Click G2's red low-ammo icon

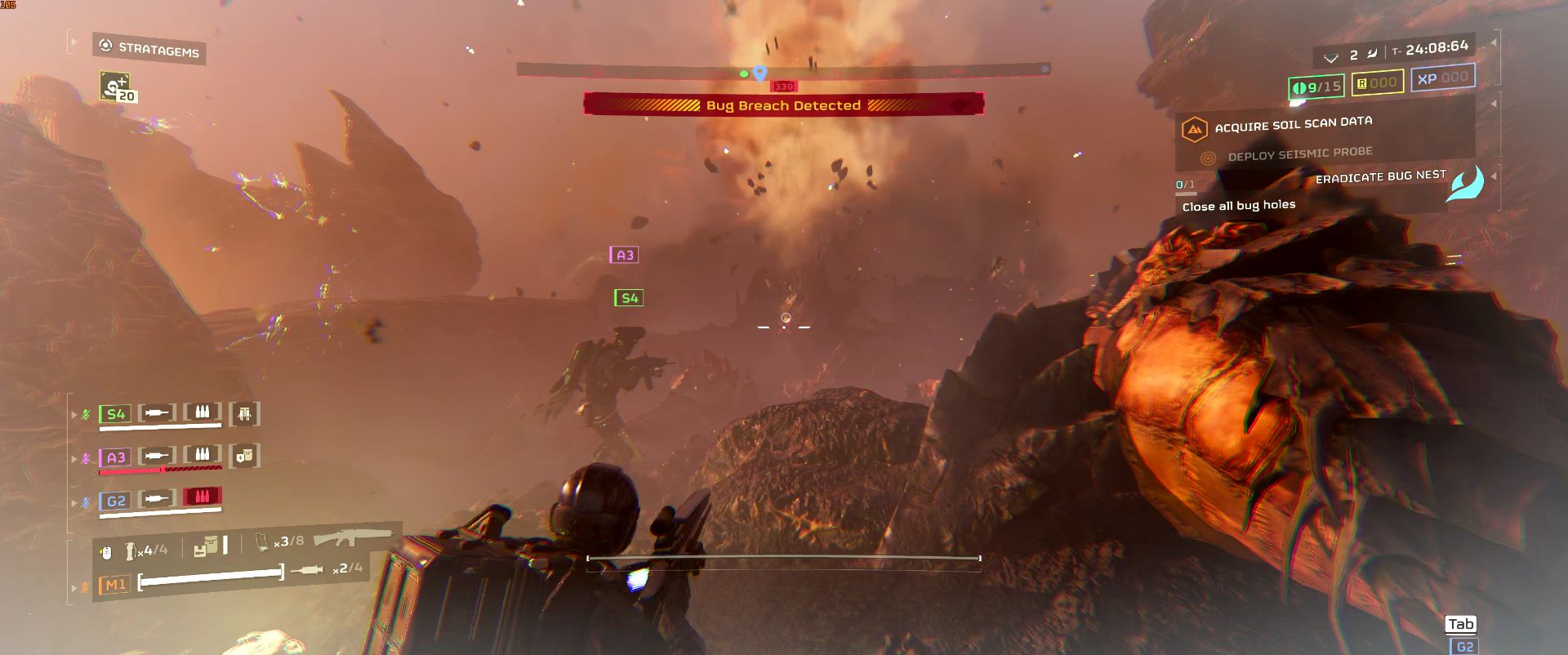[203, 497]
